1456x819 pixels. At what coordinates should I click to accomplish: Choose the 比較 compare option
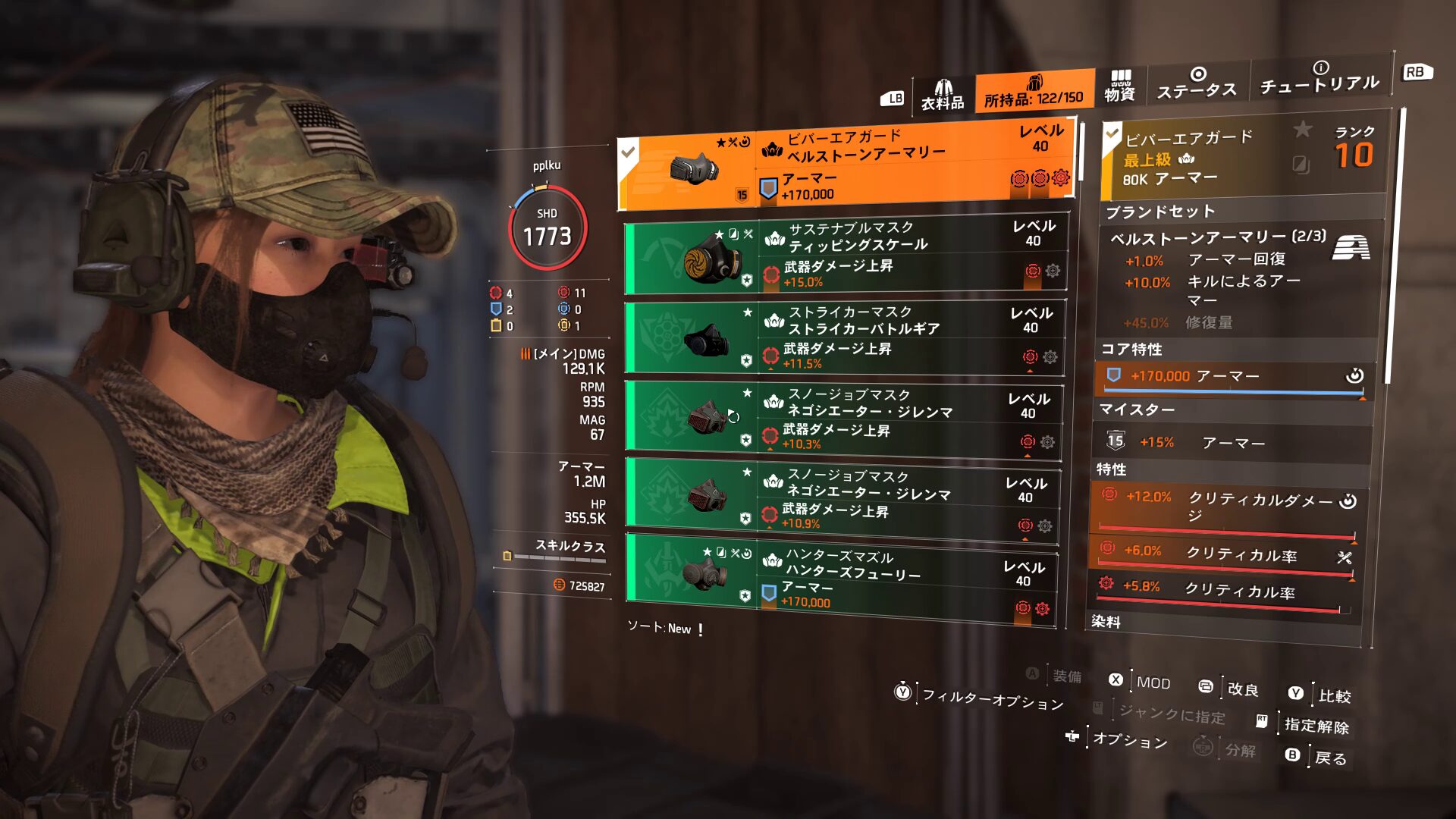[x=1334, y=695]
